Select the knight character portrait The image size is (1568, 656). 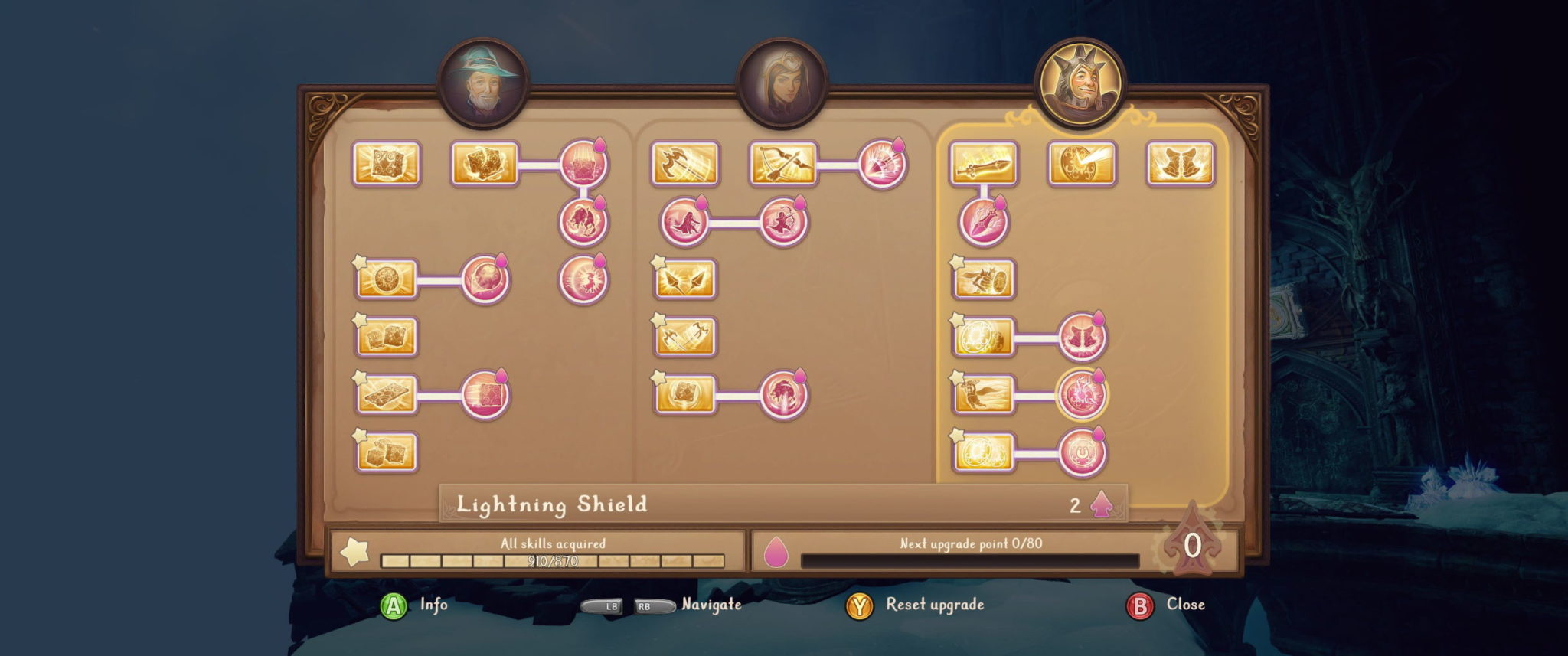(x=1080, y=81)
